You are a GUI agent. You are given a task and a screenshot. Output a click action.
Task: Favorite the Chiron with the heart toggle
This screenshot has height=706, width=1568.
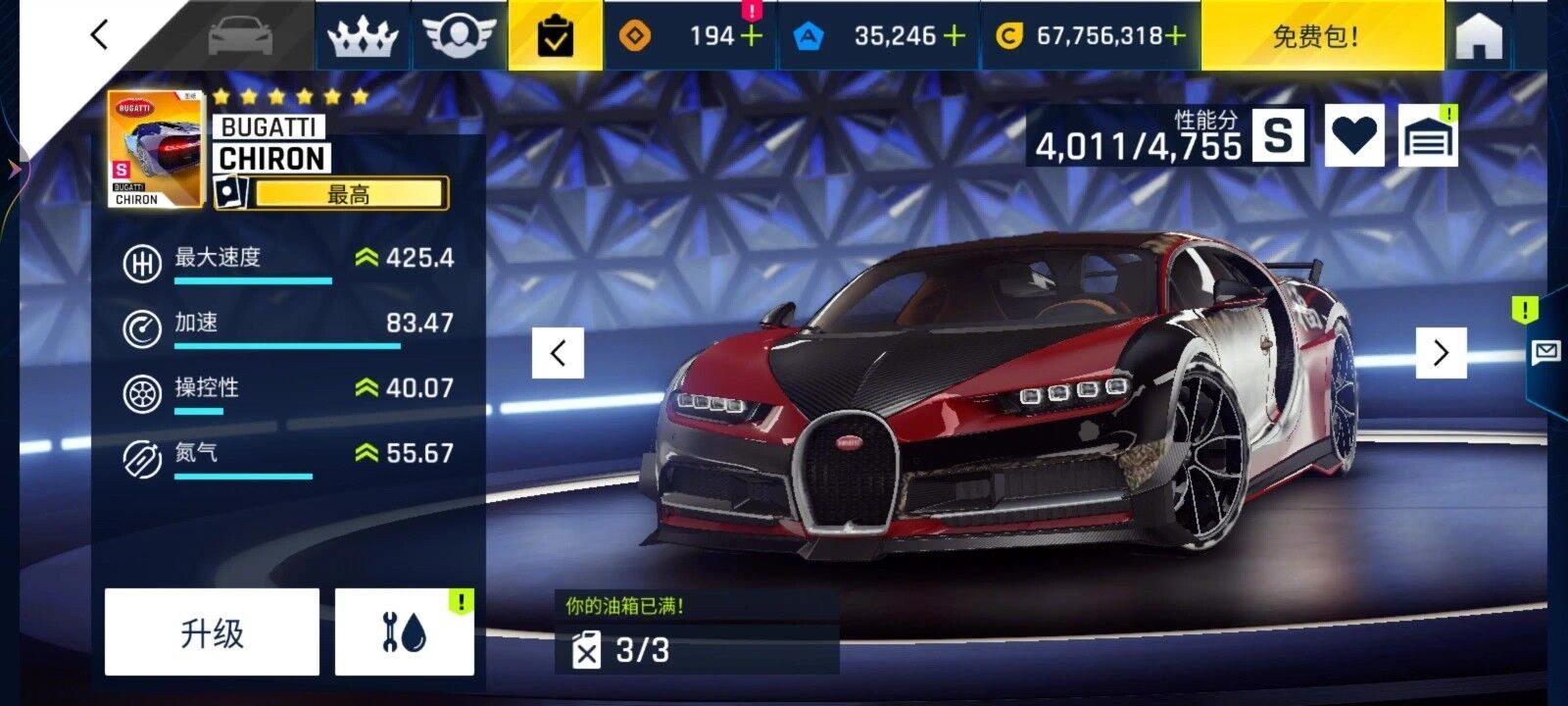1355,134
